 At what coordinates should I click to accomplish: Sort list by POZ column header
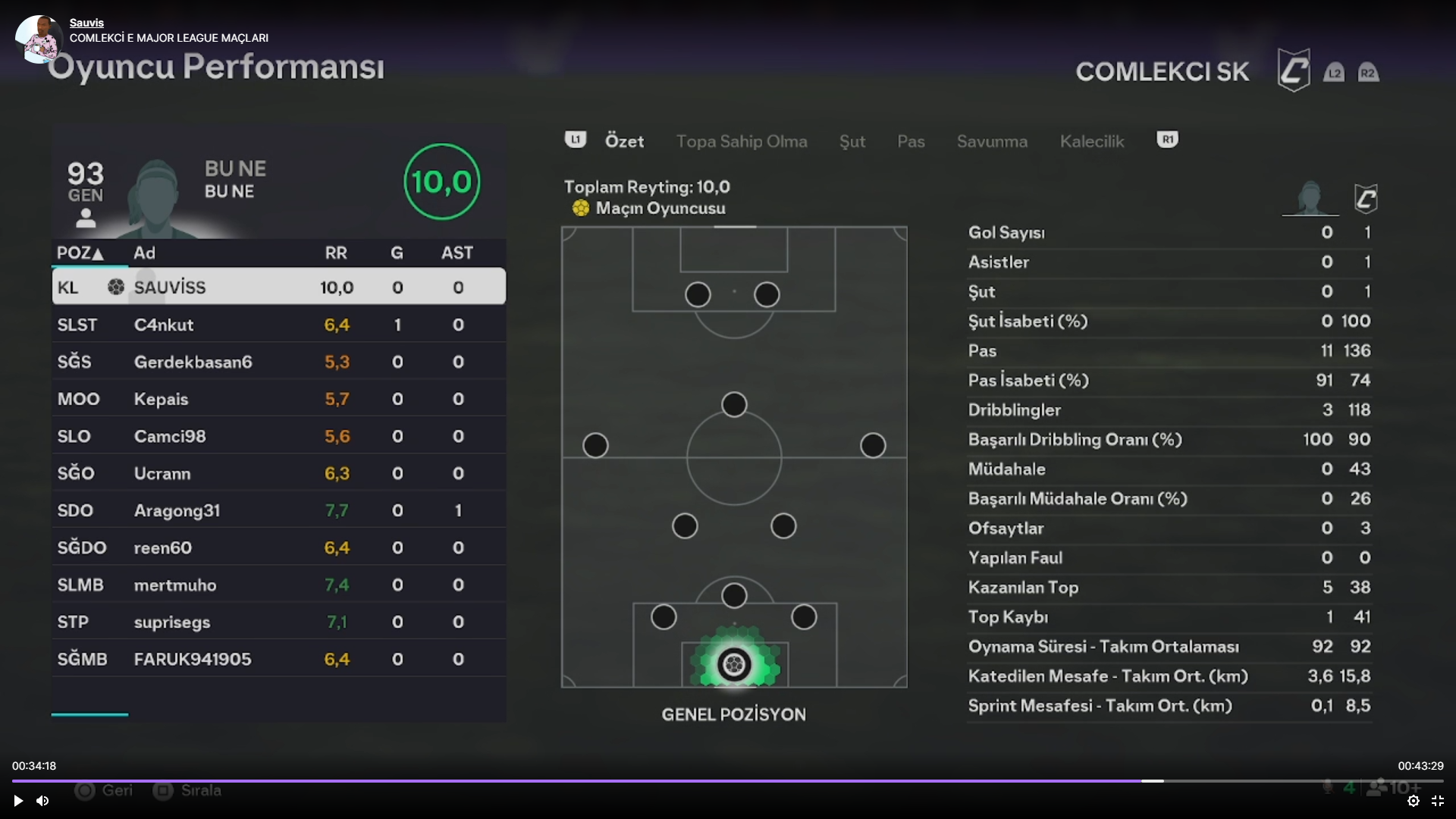click(x=80, y=253)
